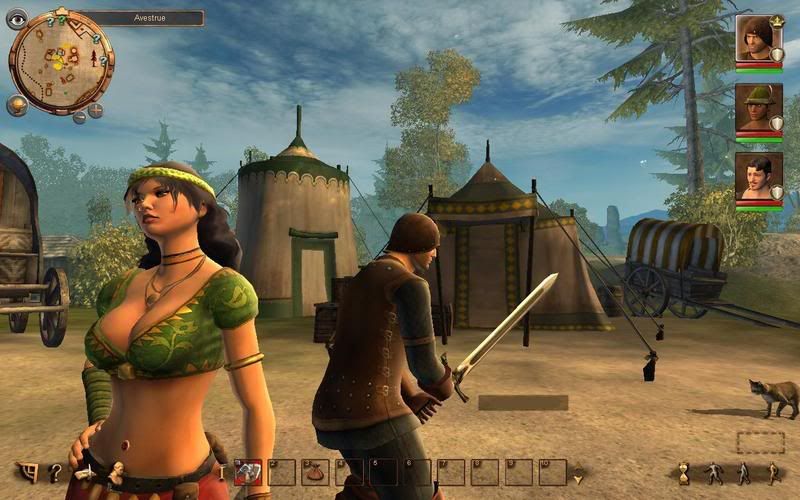Select the dark-haired mustached companion portrait
The image size is (800, 500).
point(759,176)
